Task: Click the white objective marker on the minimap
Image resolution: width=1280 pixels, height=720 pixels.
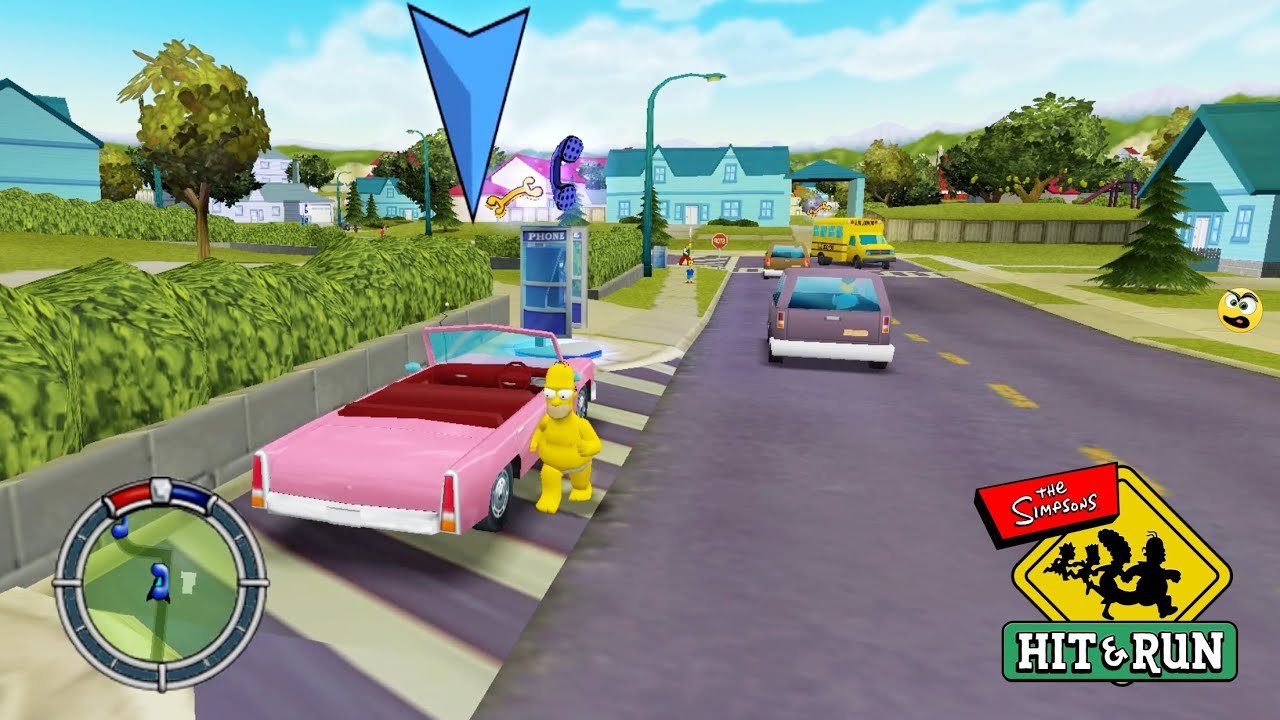Action: (x=188, y=583)
